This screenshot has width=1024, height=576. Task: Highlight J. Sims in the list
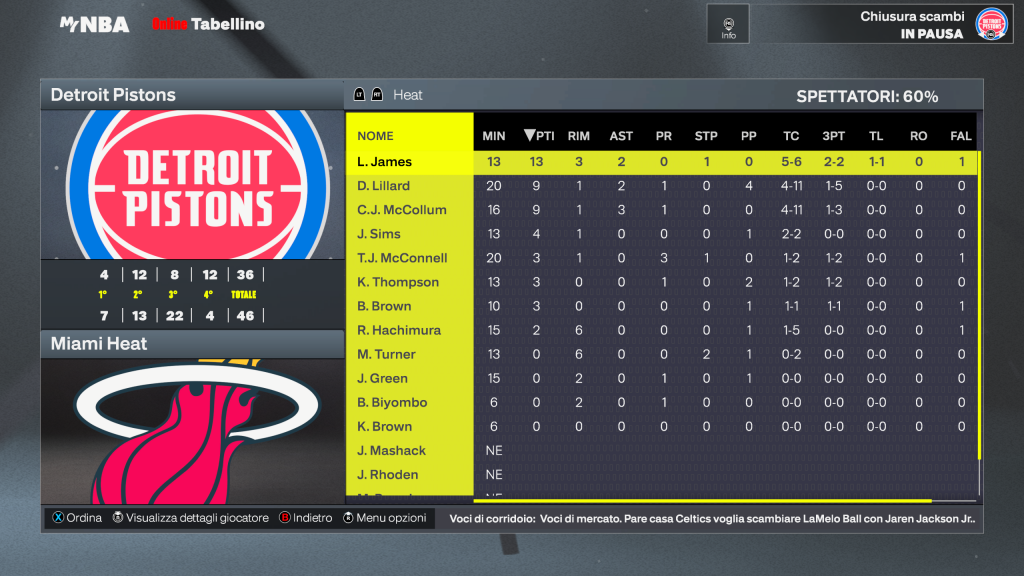[379, 234]
